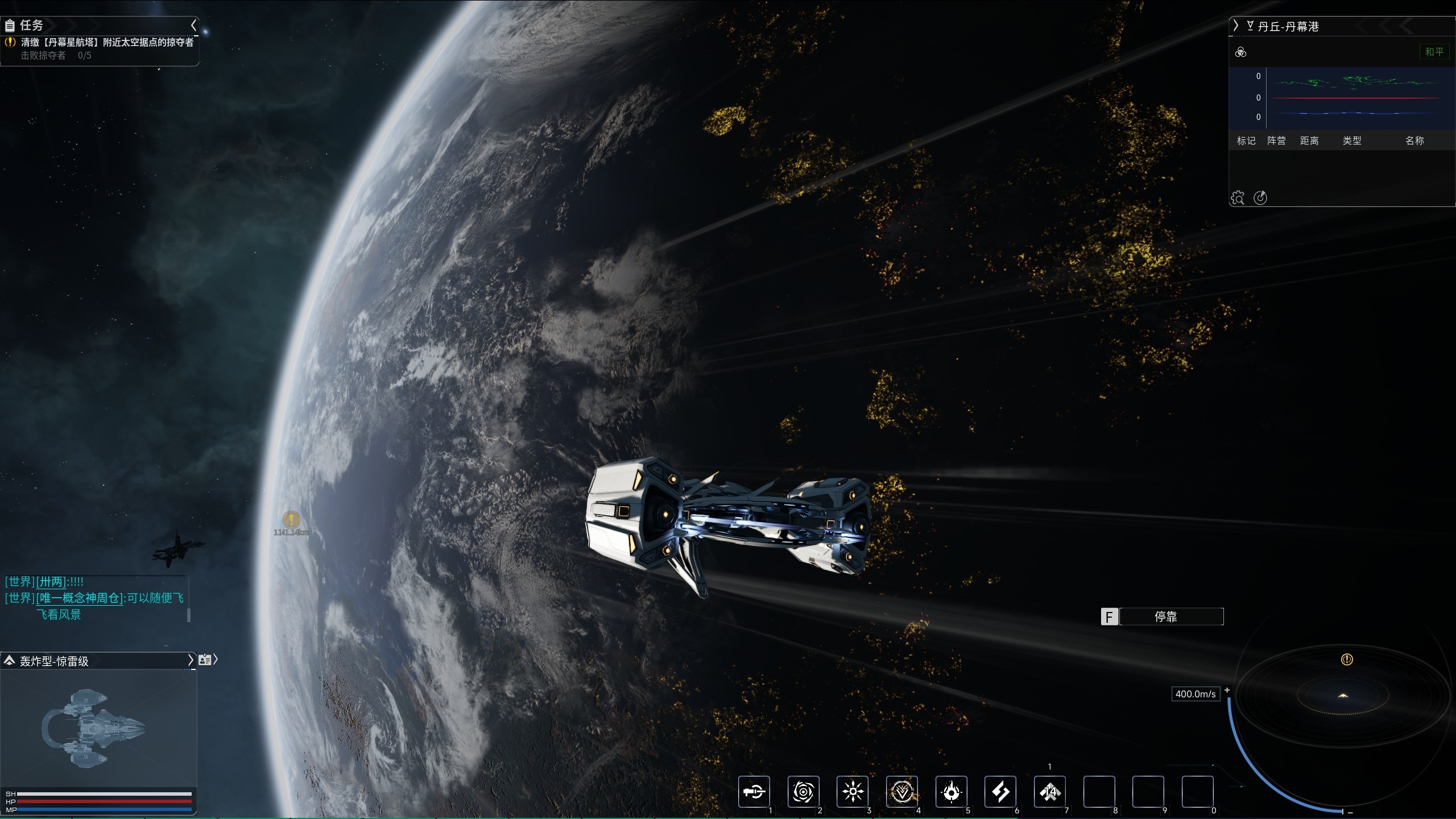Open the ID card profile icon
Image resolution: width=1456 pixels, height=819 pixels.
[x=205, y=660]
